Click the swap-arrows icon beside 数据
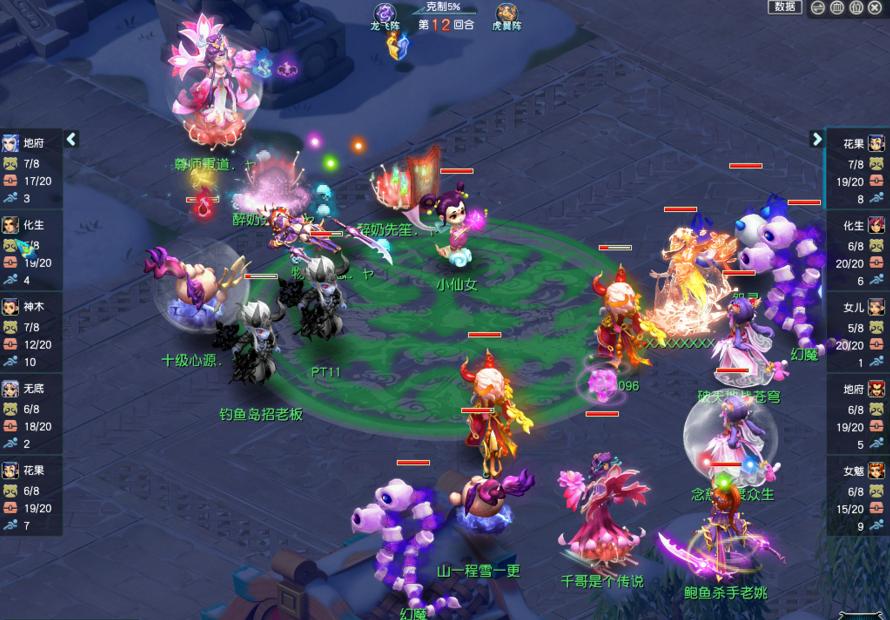Image resolution: width=890 pixels, height=620 pixels. [x=818, y=8]
